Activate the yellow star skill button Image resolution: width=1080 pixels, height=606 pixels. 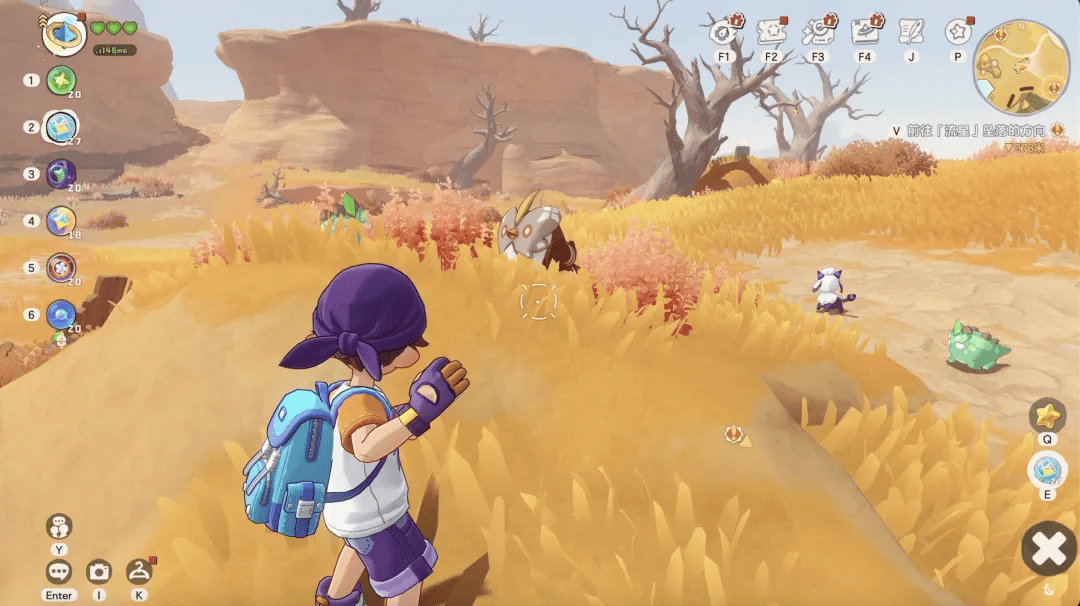tap(1047, 414)
